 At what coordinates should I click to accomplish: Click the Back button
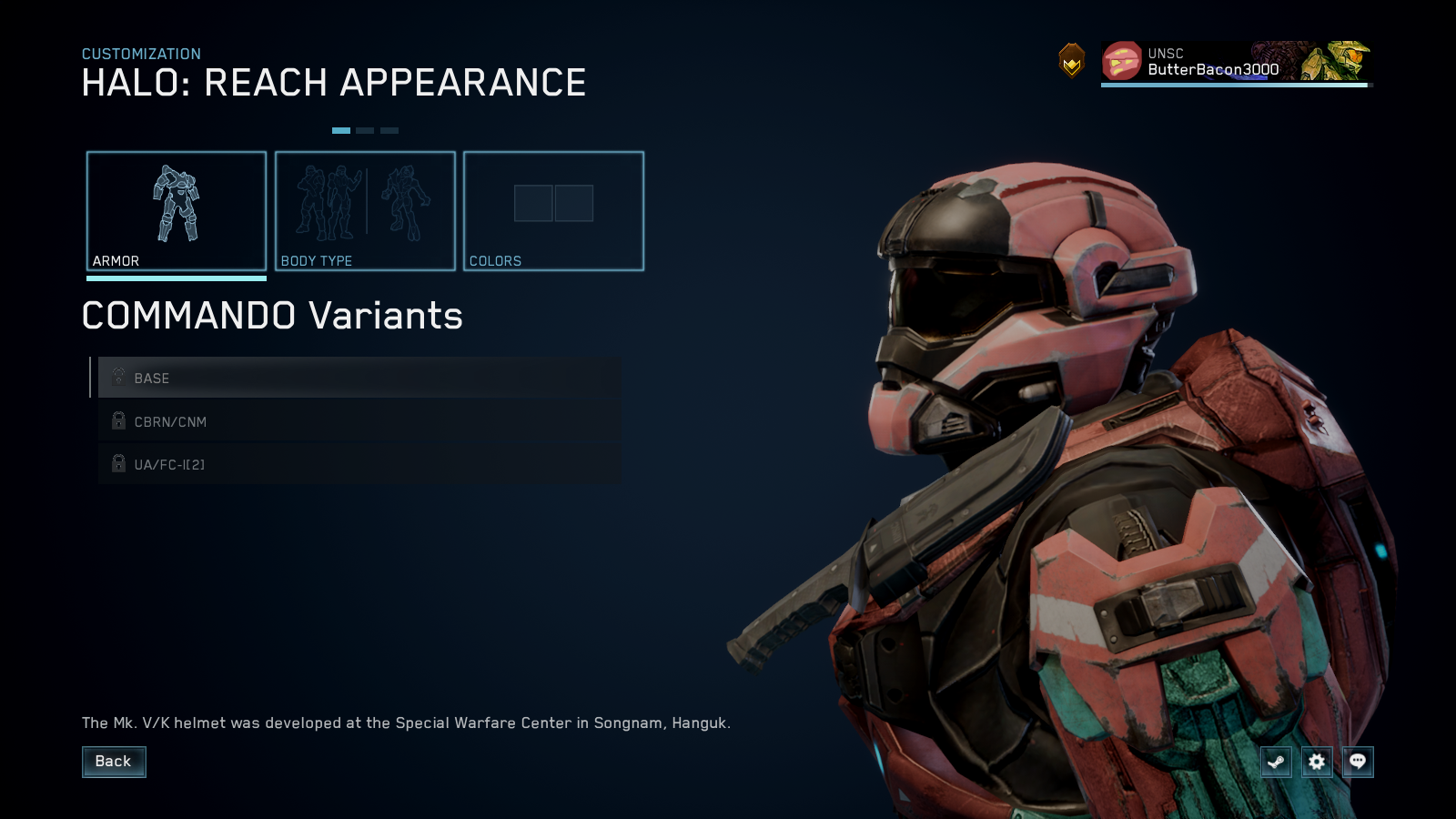click(114, 762)
